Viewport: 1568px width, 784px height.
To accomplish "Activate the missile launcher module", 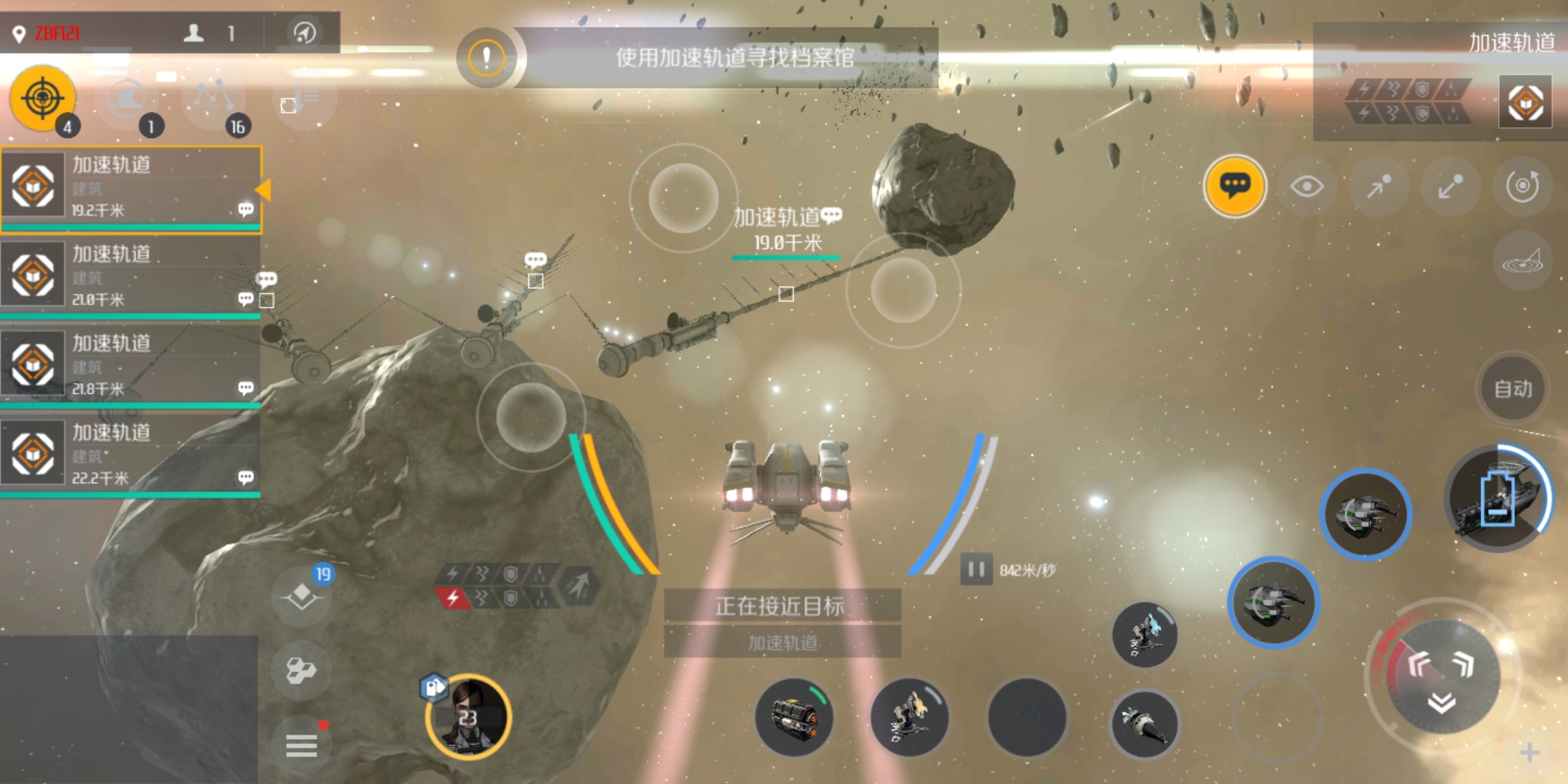I will (x=1145, y=724).
